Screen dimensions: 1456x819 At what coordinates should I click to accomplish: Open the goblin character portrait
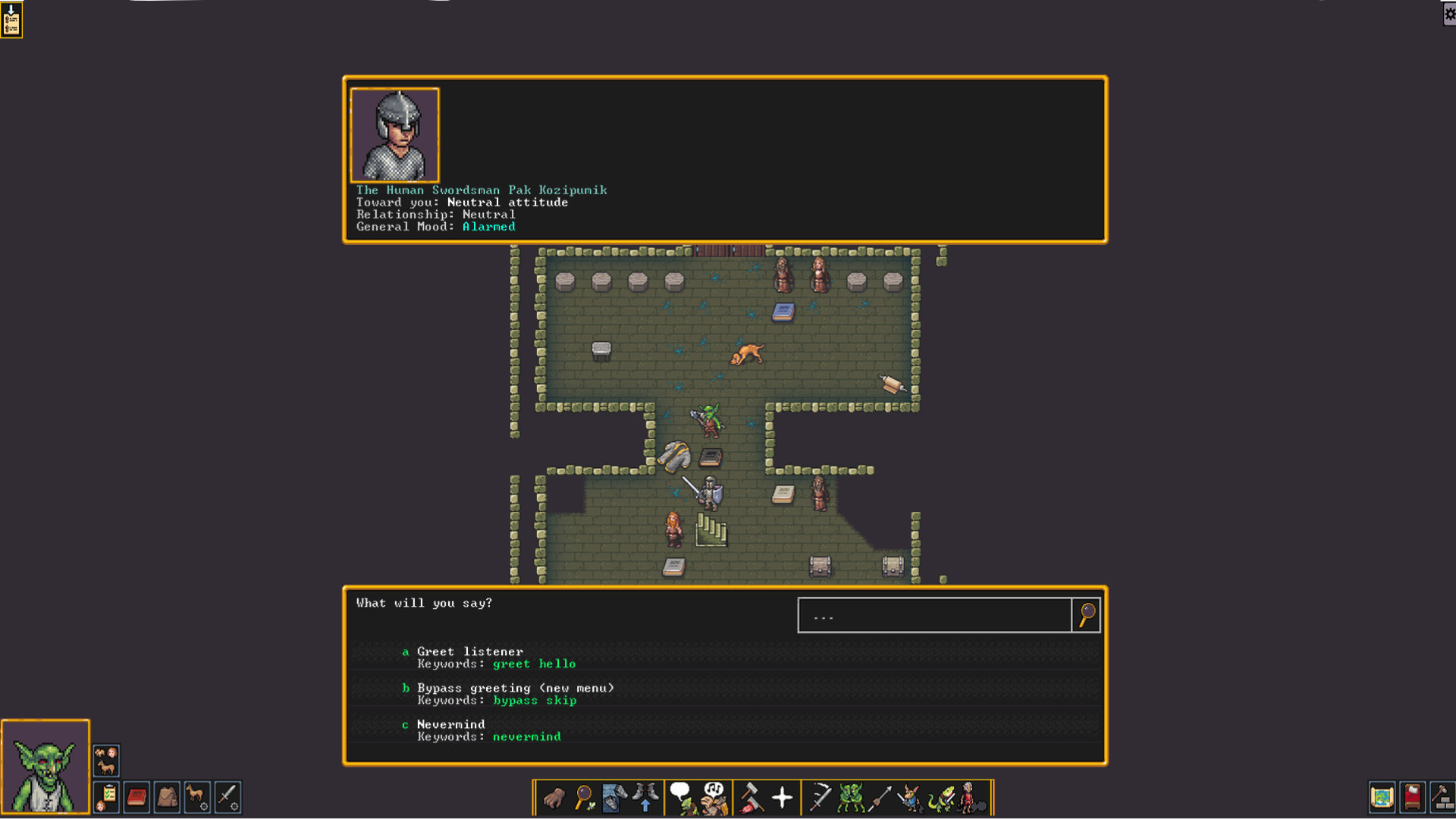(45, 766)
